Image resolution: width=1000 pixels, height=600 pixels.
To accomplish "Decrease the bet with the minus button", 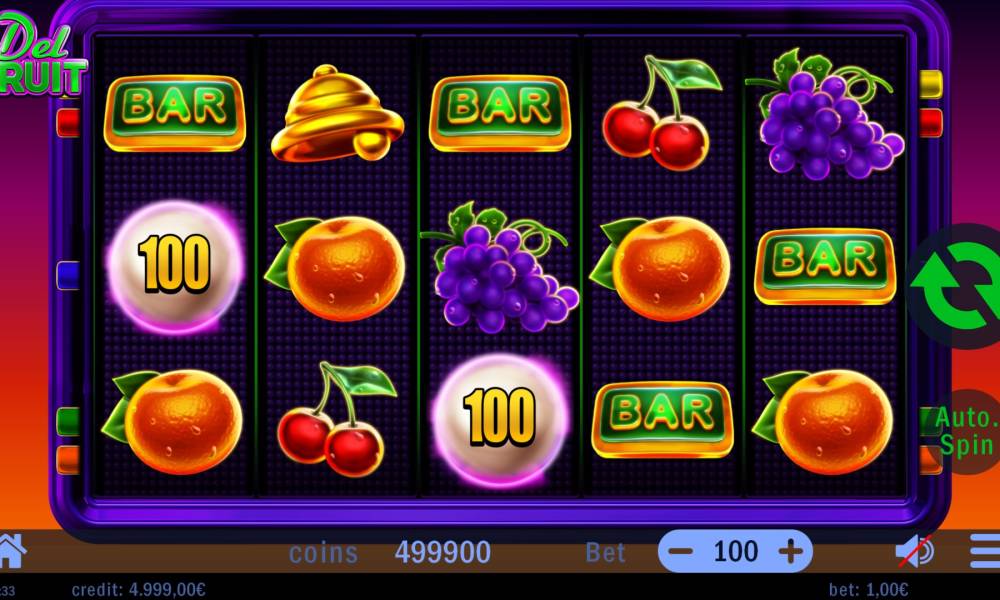I will [681, 551].
